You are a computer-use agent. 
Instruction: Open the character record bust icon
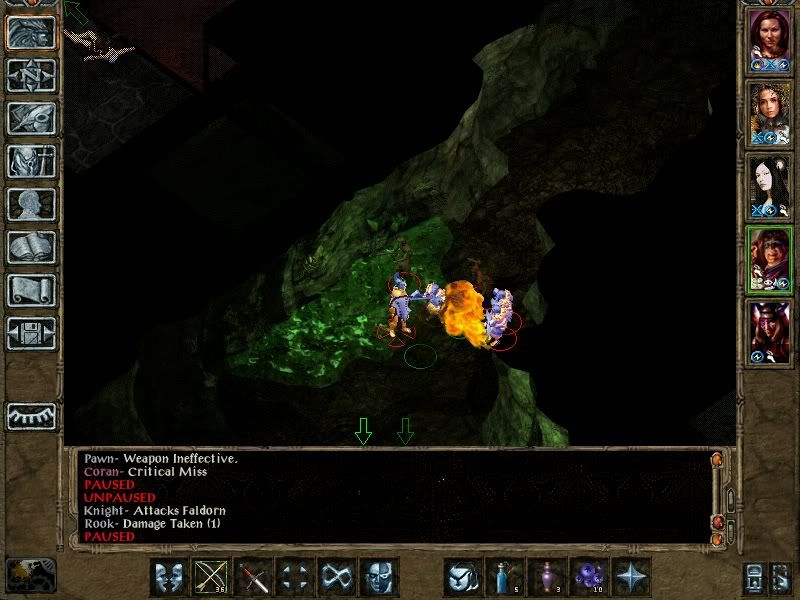[x=31, y=204]
